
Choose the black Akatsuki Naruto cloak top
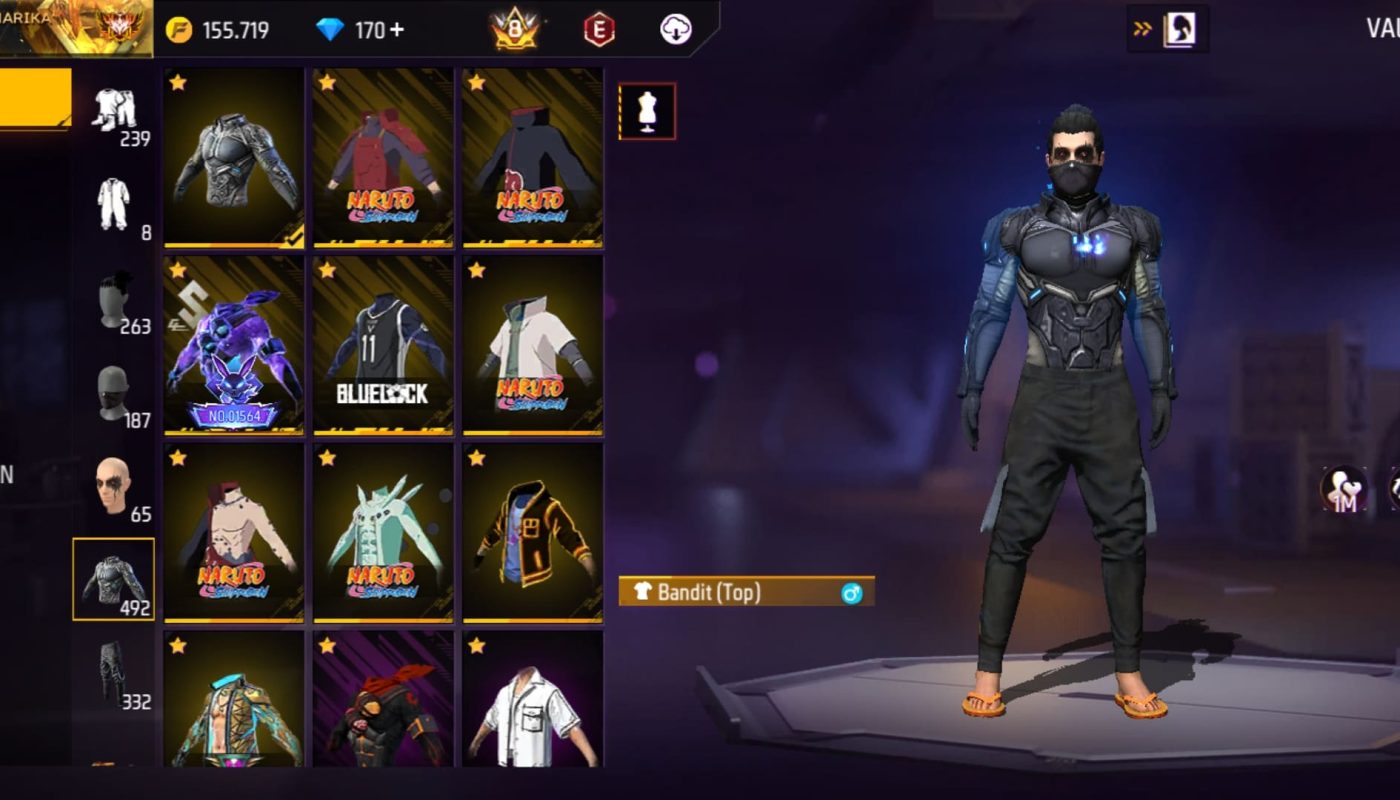532,157
